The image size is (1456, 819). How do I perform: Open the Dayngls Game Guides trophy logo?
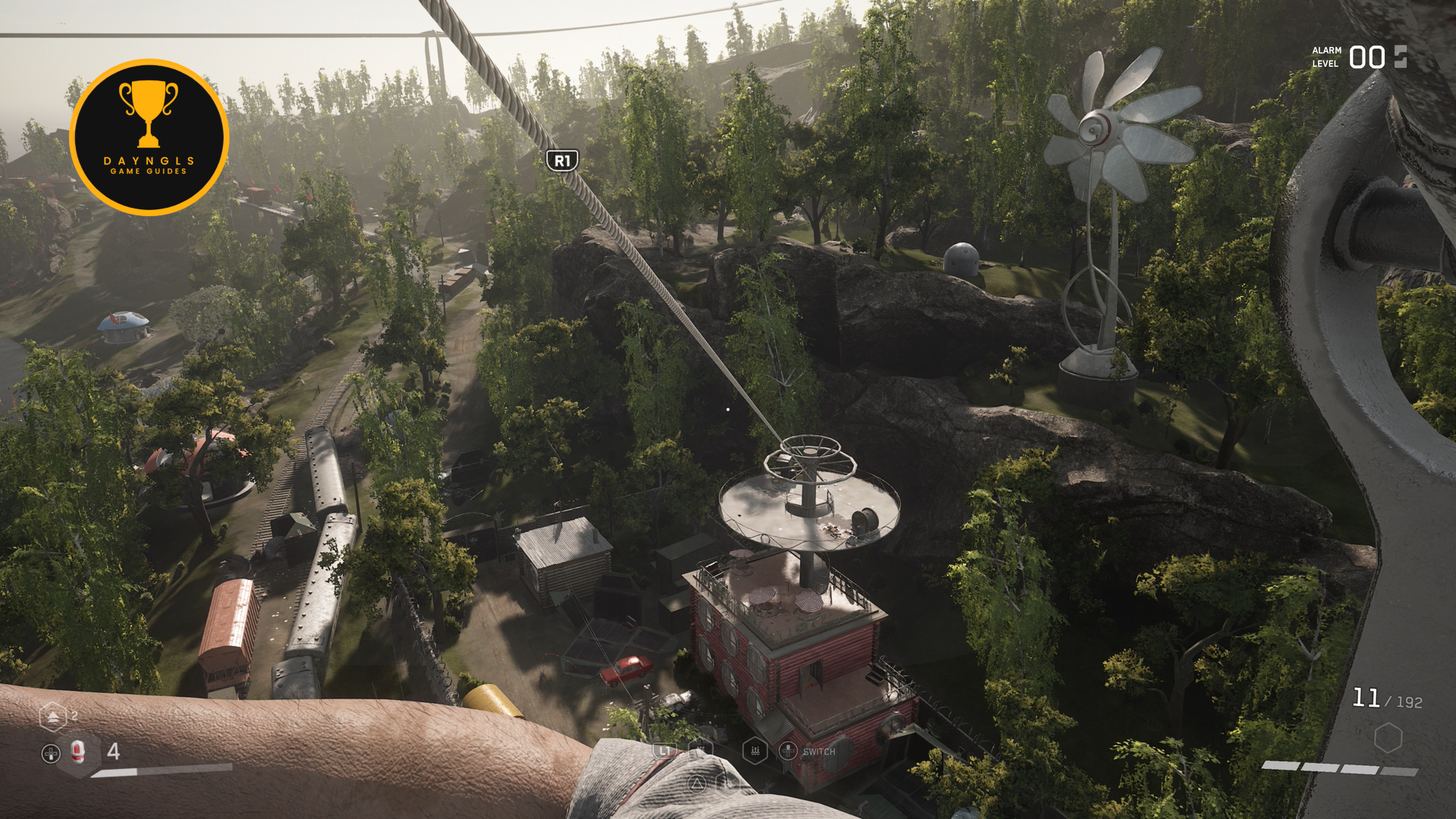(x=149, y=137)
